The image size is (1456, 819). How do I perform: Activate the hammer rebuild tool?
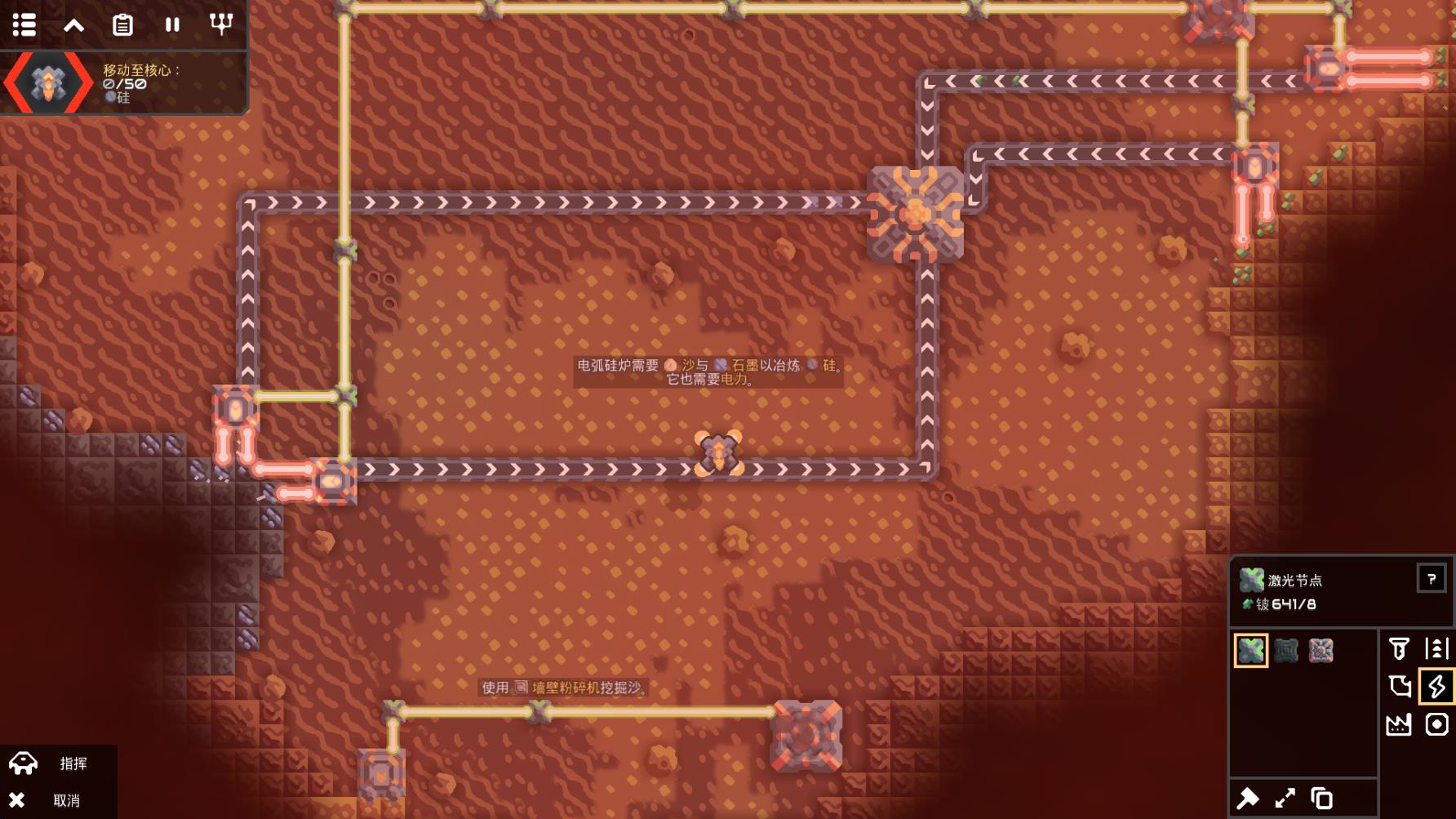point(1249,798)
